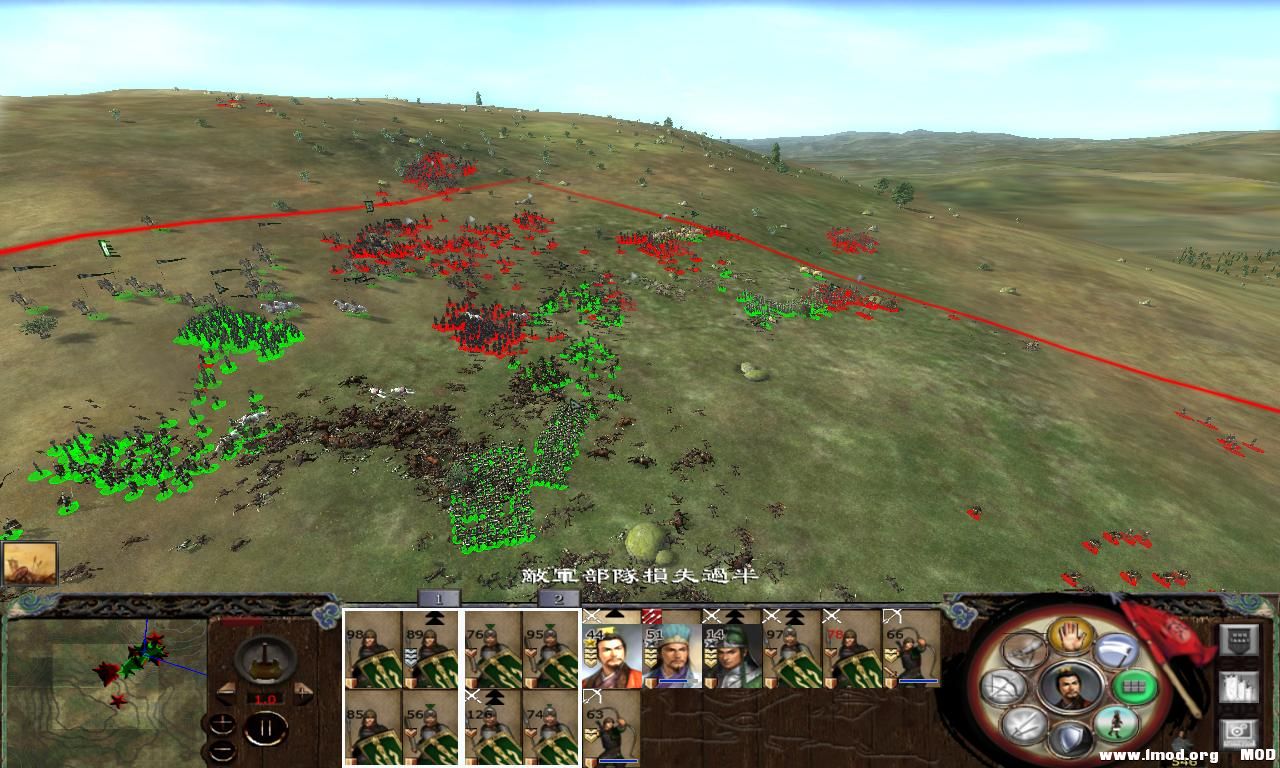Screen dimensions: 1280x768
Task: Select the halberd icon on the command wheel
Action: pyautogui.click(x=1115, y=650)
